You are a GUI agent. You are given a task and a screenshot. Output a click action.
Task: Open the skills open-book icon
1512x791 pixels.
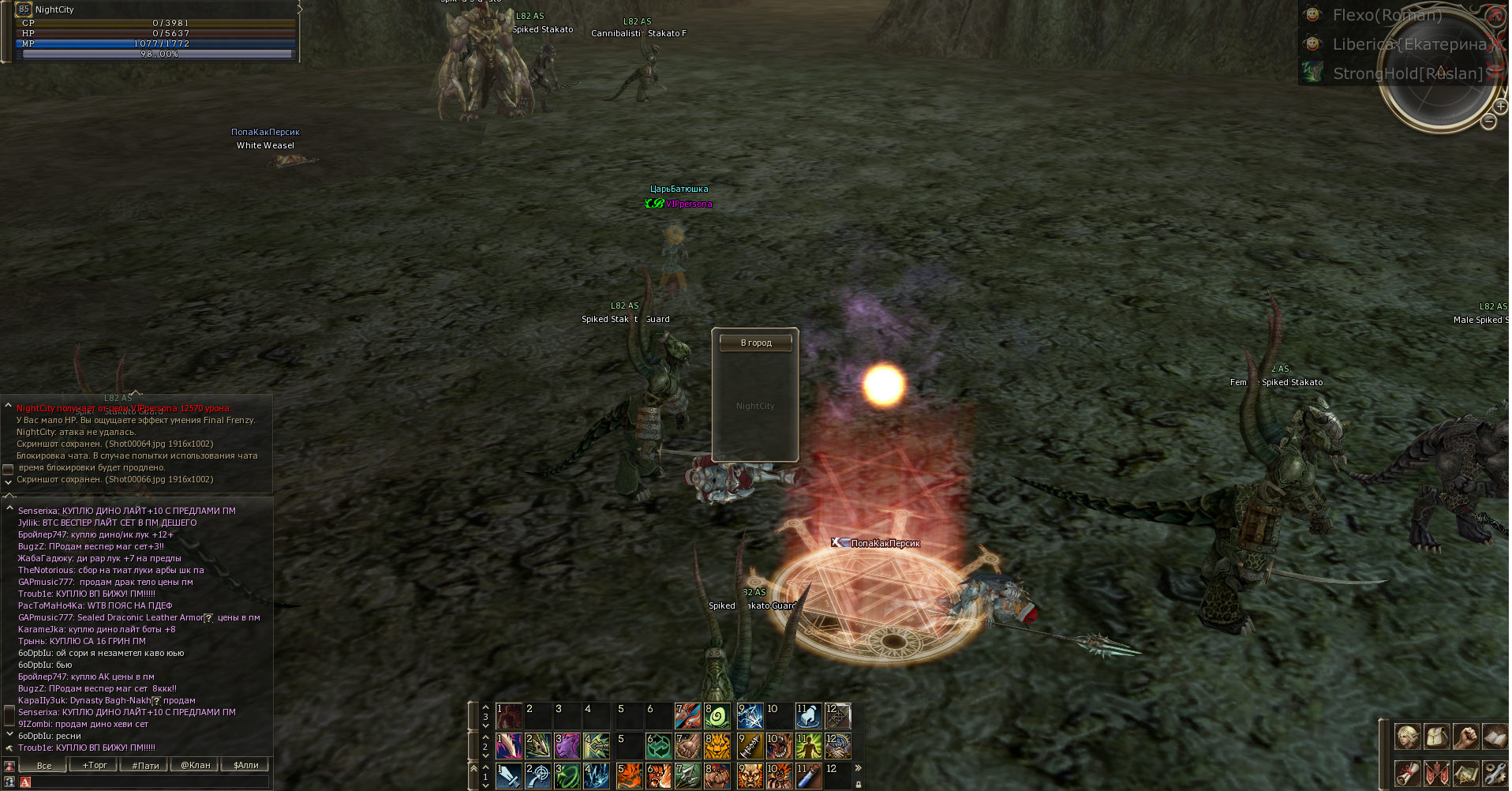1494,737
